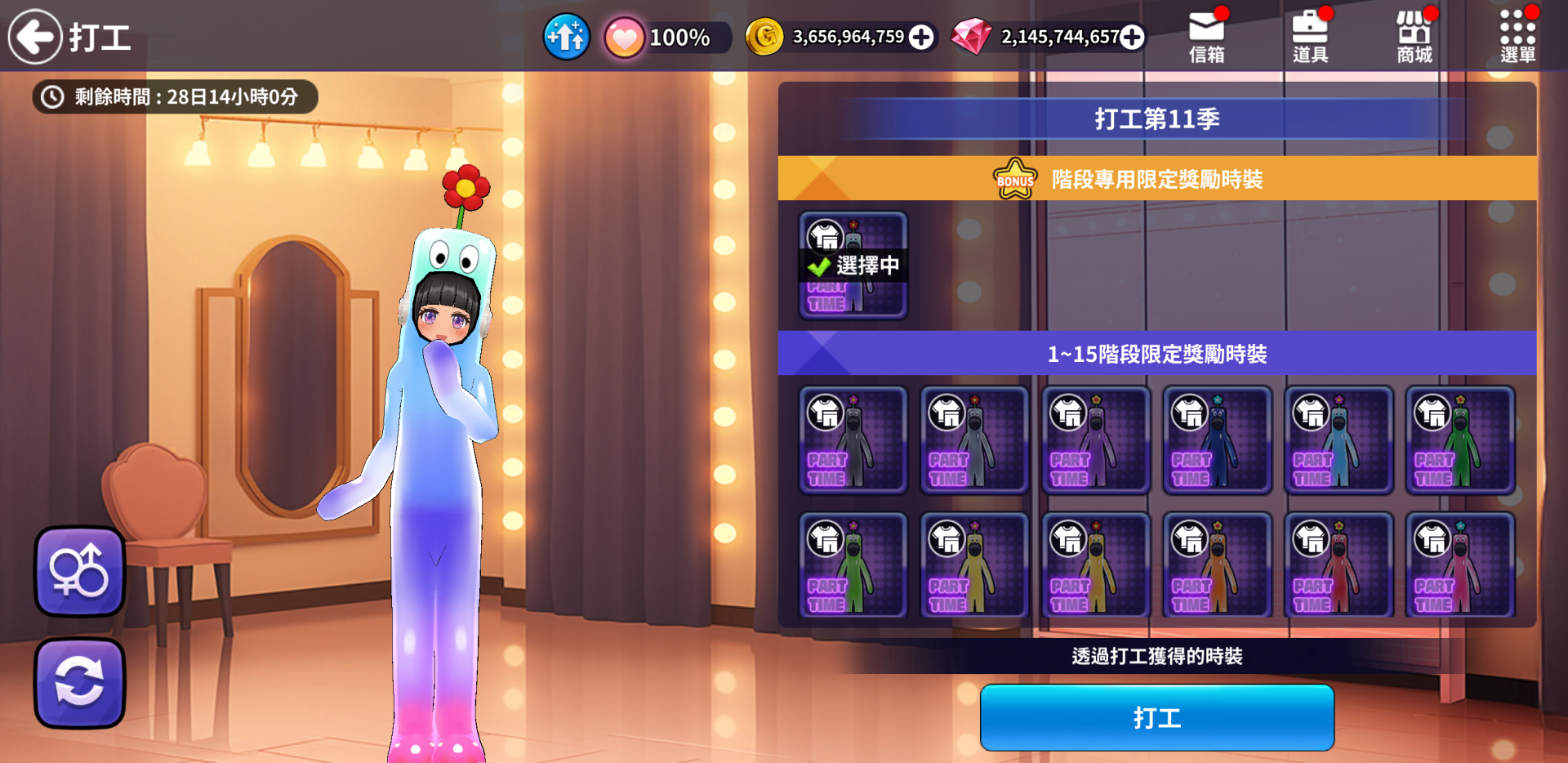
Task: Add more red gems with plus button
Action: 1132,37
